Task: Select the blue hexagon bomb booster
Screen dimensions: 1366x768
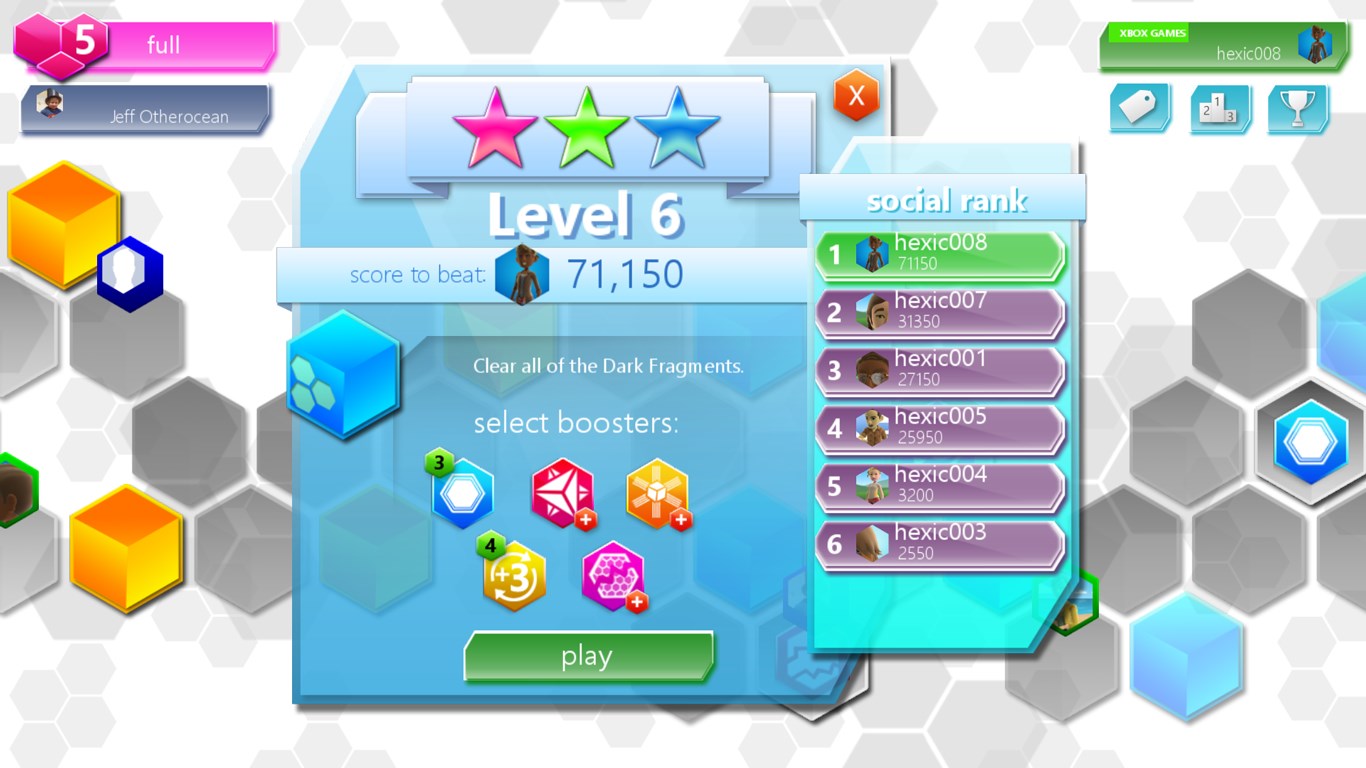Action: click(463, 491)
